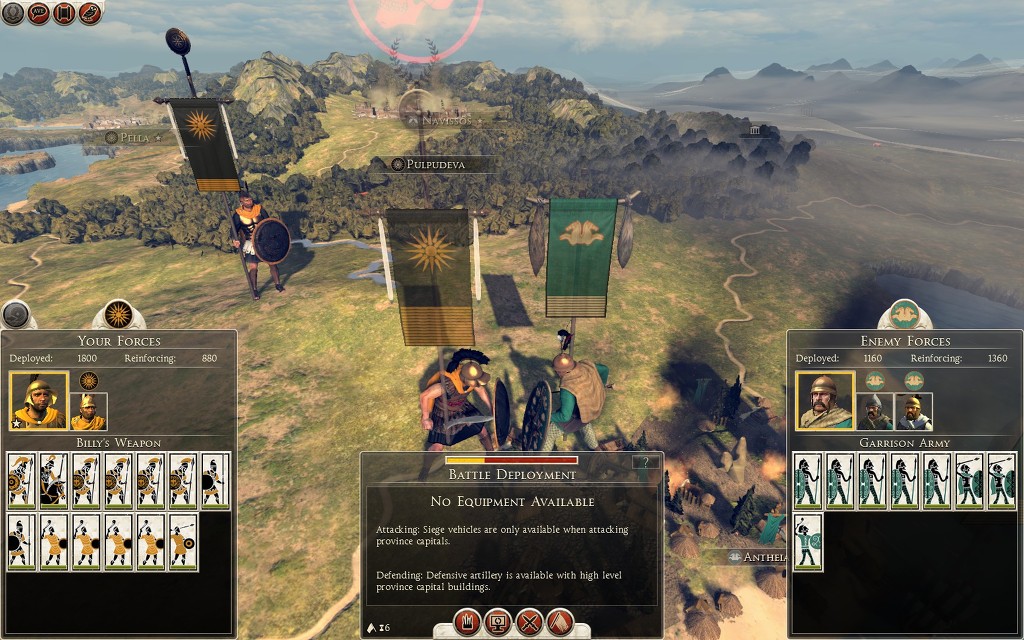Open the scroll icon in top bar
Image resolution: width=1024 pixels, height=640 pixels.
[65, 14]
